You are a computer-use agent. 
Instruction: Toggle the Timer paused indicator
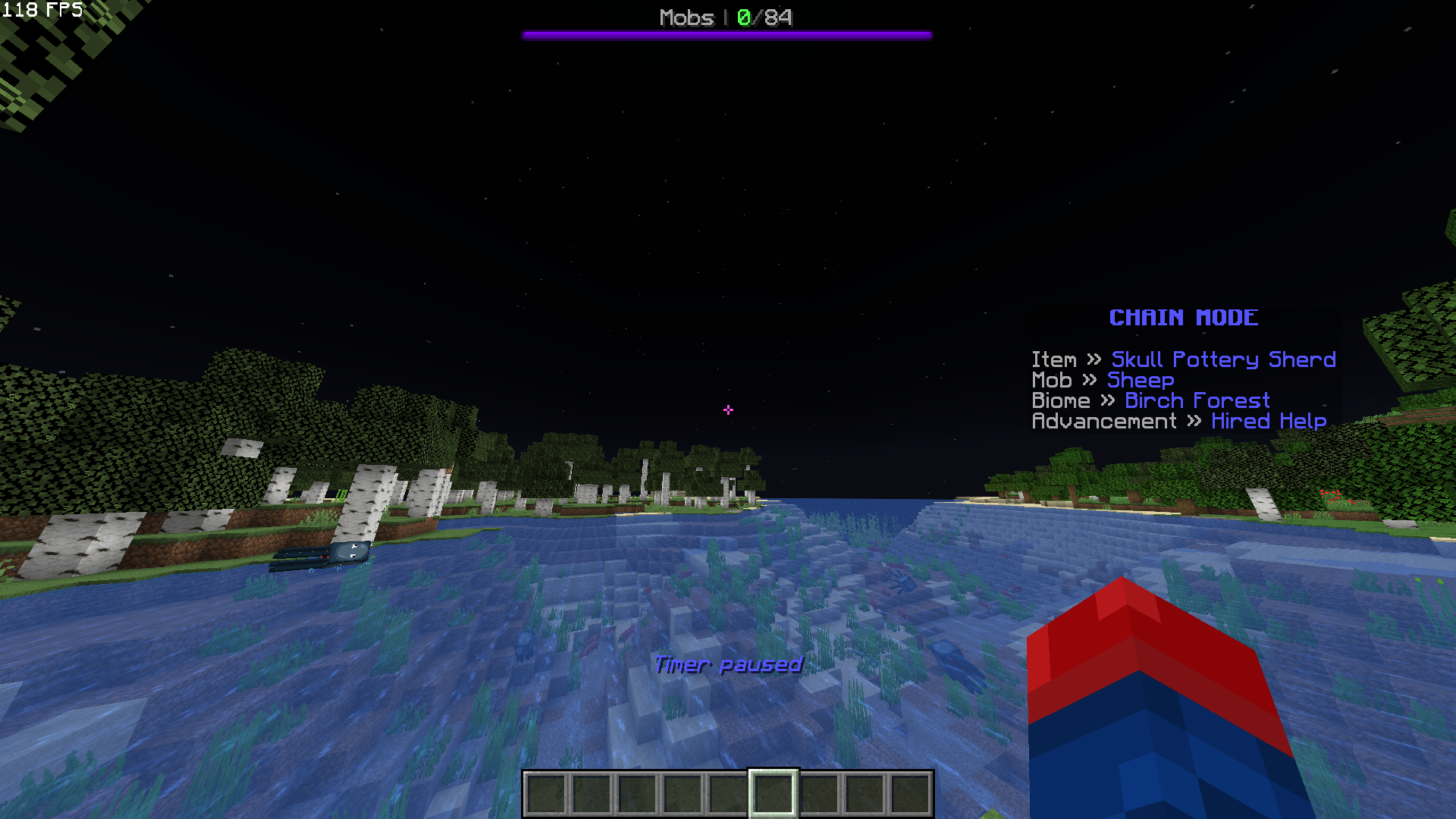click(x=727, y=664)
